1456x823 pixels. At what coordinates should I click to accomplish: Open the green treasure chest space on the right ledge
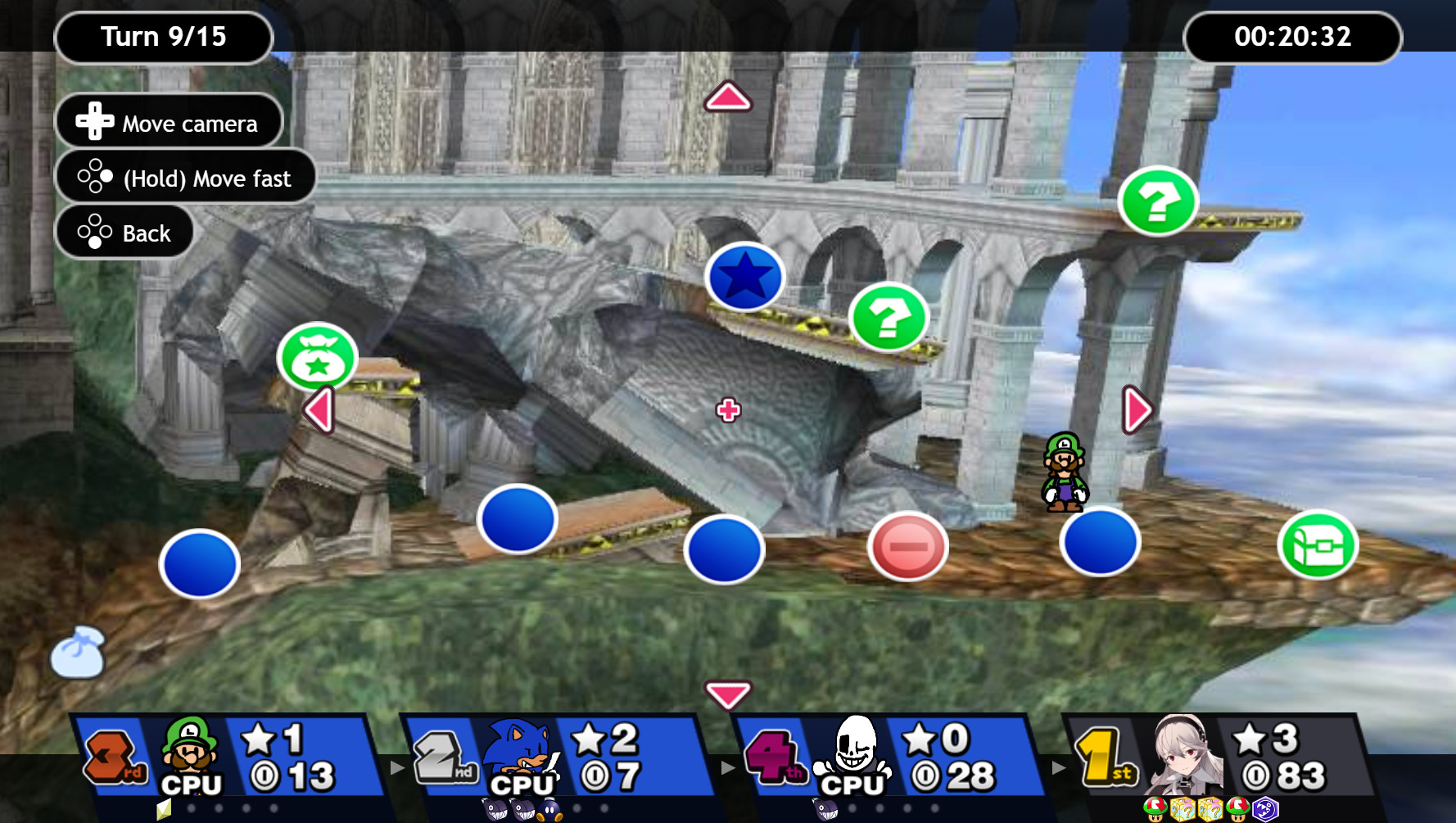pos(1318,545)
